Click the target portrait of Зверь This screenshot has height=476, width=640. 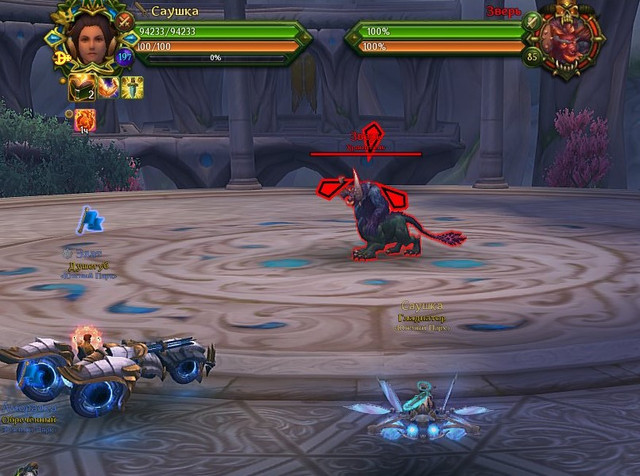pyautogui.click(x=566, y=41)
